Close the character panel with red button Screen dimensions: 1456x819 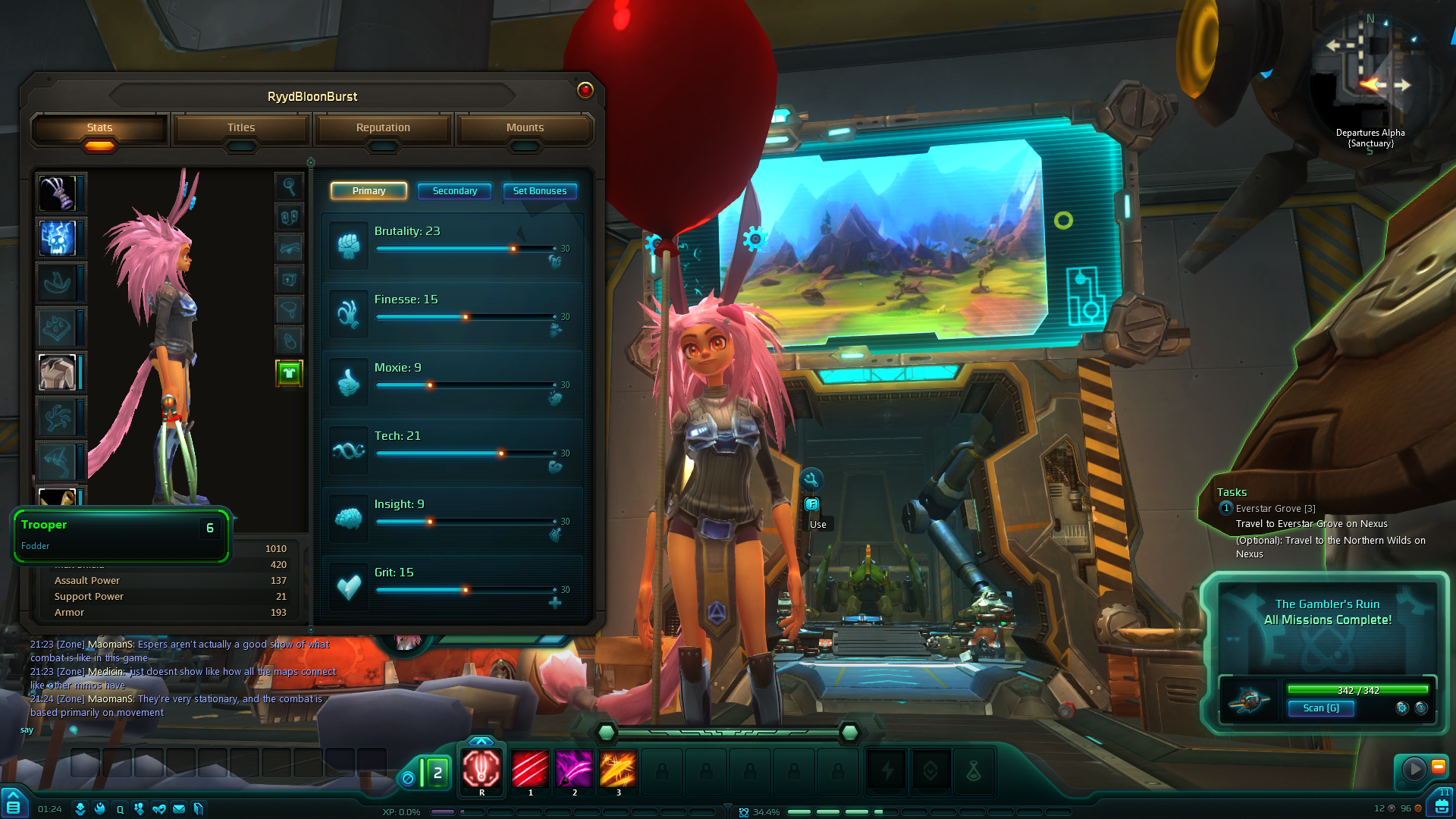[585, 90]
